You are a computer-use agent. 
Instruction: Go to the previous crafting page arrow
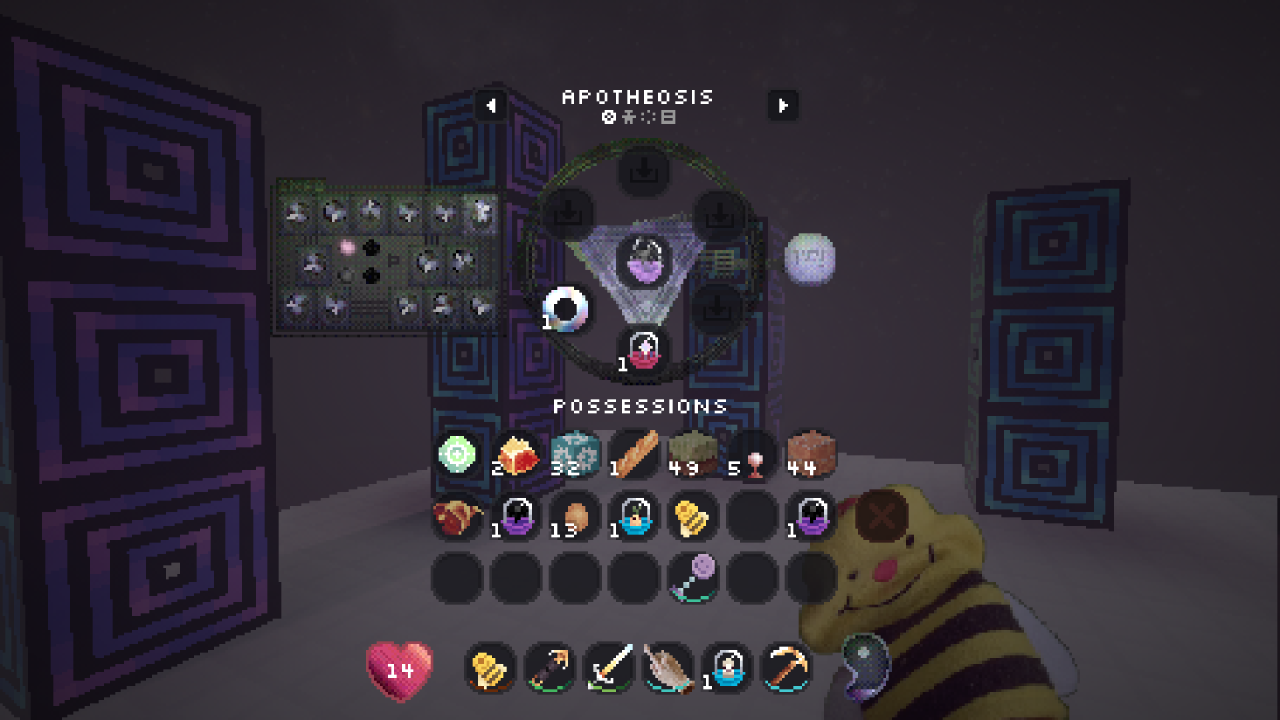[491, 105]
